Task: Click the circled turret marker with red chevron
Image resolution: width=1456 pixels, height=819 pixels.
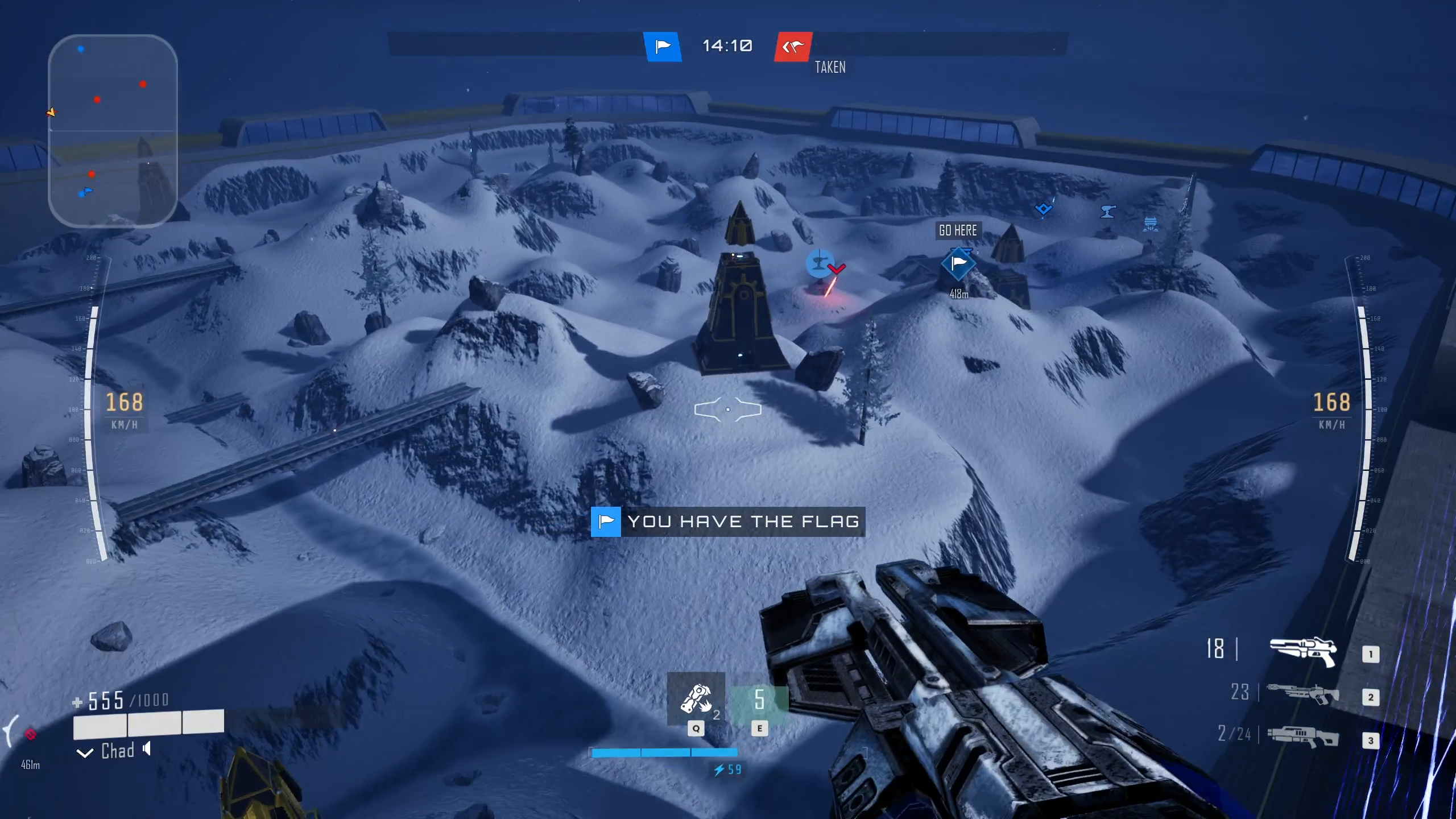Action: coord(821,263)
